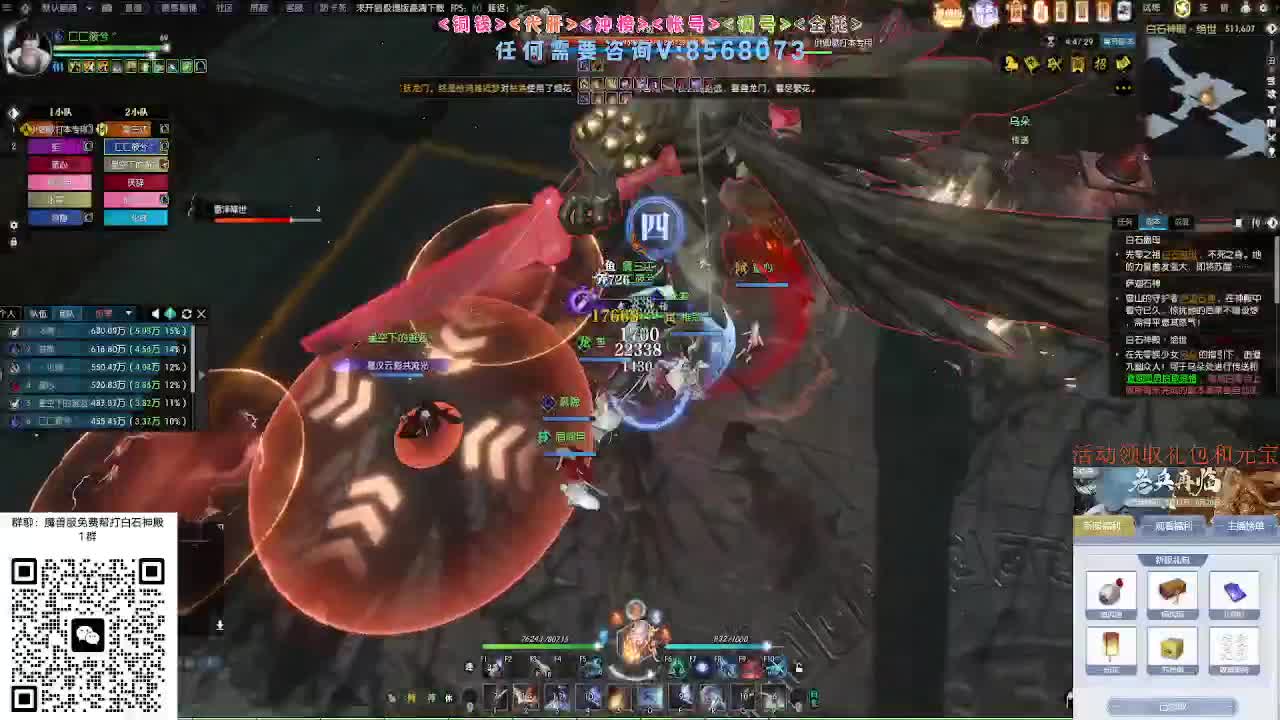Image resolution: width=1280 pixels, height=720 pixels.
Task: Click the WeChat icon inside the QR code
Action: 88,633
